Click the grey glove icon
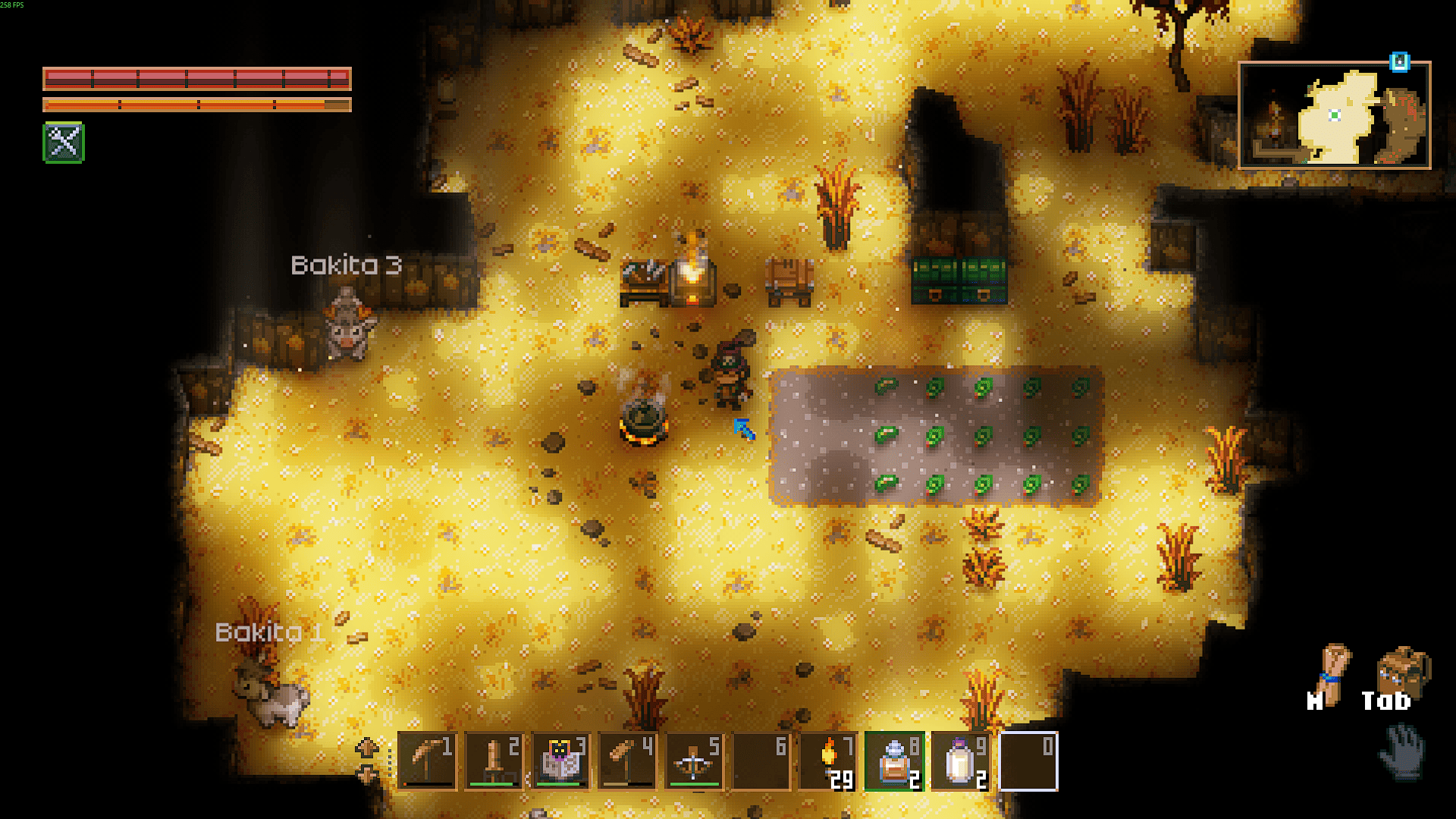Screen dimensions: 1456x819 pos(1402,752)
